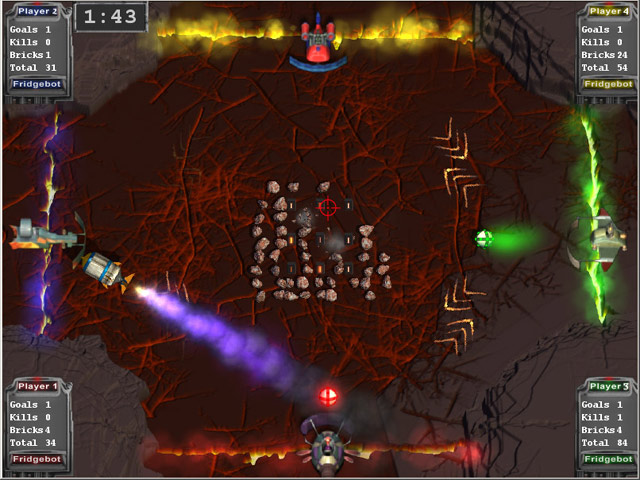The height and width of the screenshot is (480, 640).
Task: Choose Player 1's red Fridgebot label
Action: pyautogui.click(x=34, y=458)
